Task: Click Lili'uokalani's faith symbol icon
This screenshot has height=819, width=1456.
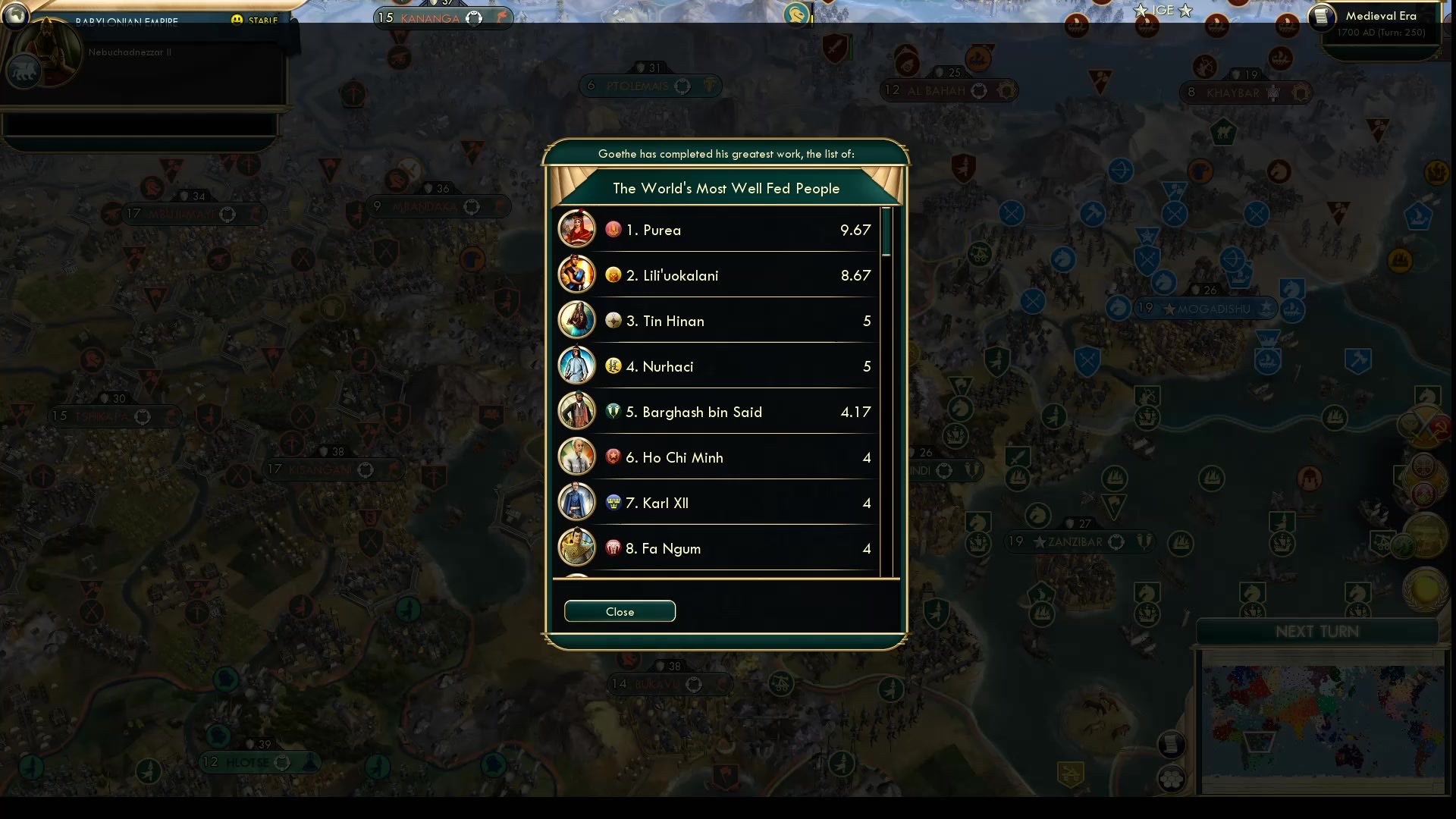Action: click(x=613, y=275)
